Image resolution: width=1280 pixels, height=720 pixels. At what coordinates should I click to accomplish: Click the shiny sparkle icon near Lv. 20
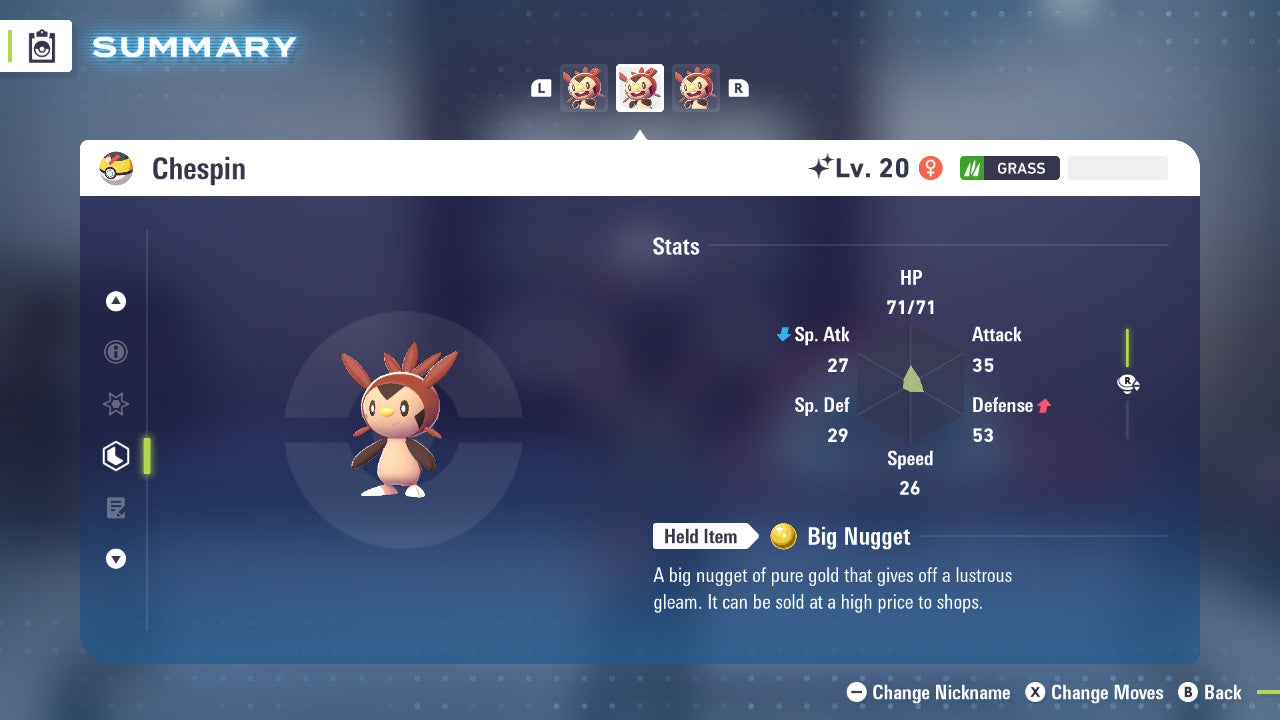(820, 167)
